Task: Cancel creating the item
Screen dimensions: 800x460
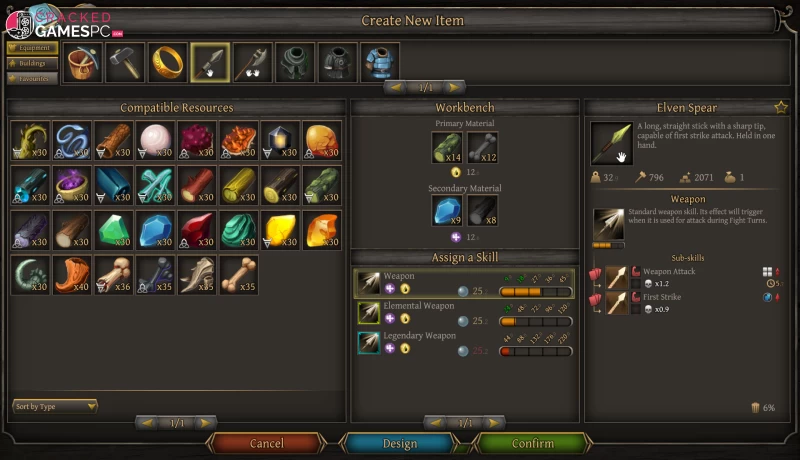Action: point(266,443)
